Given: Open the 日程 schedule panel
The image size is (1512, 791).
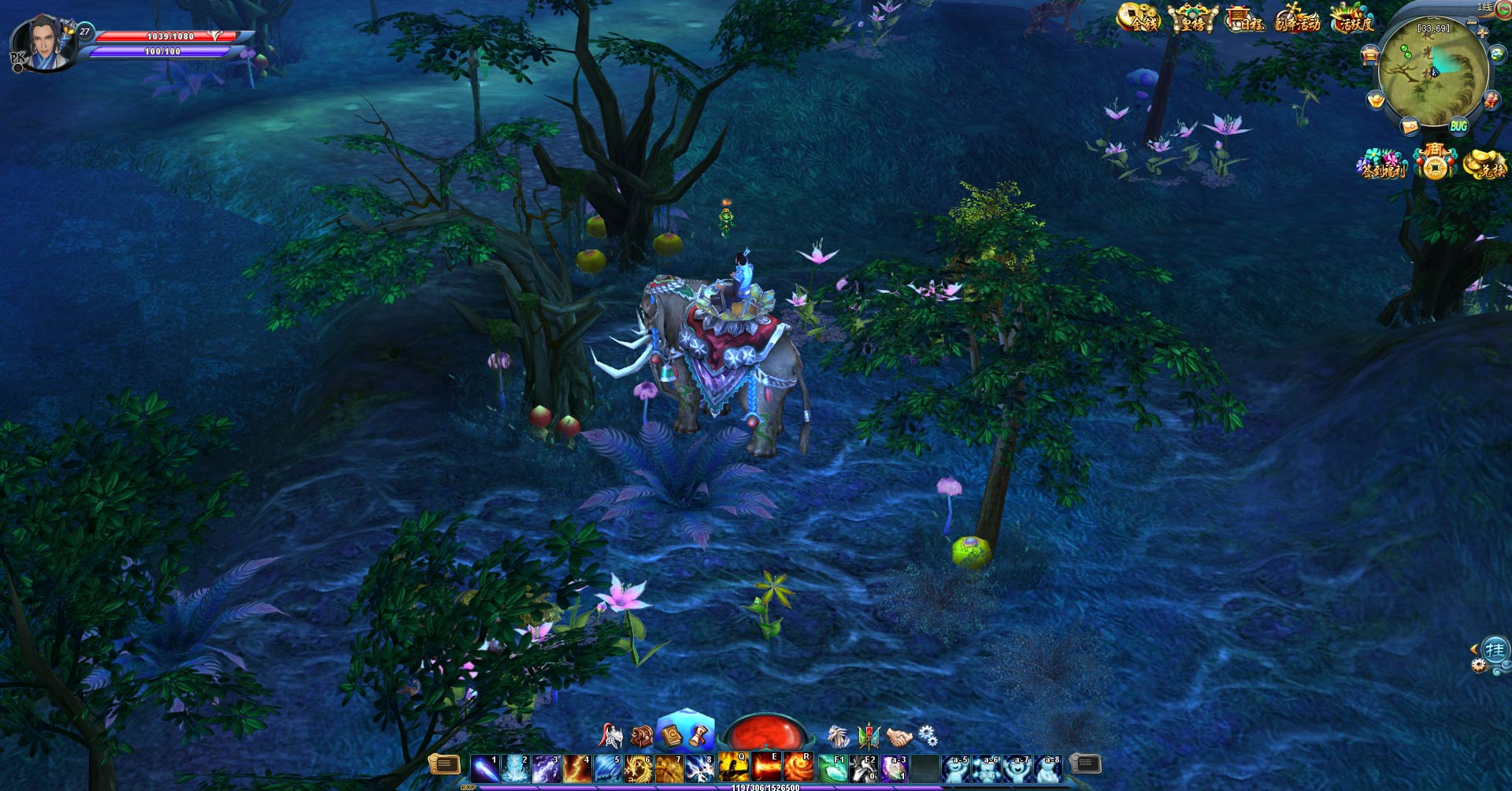Looking at the screenshot, I should (1244, 18).
